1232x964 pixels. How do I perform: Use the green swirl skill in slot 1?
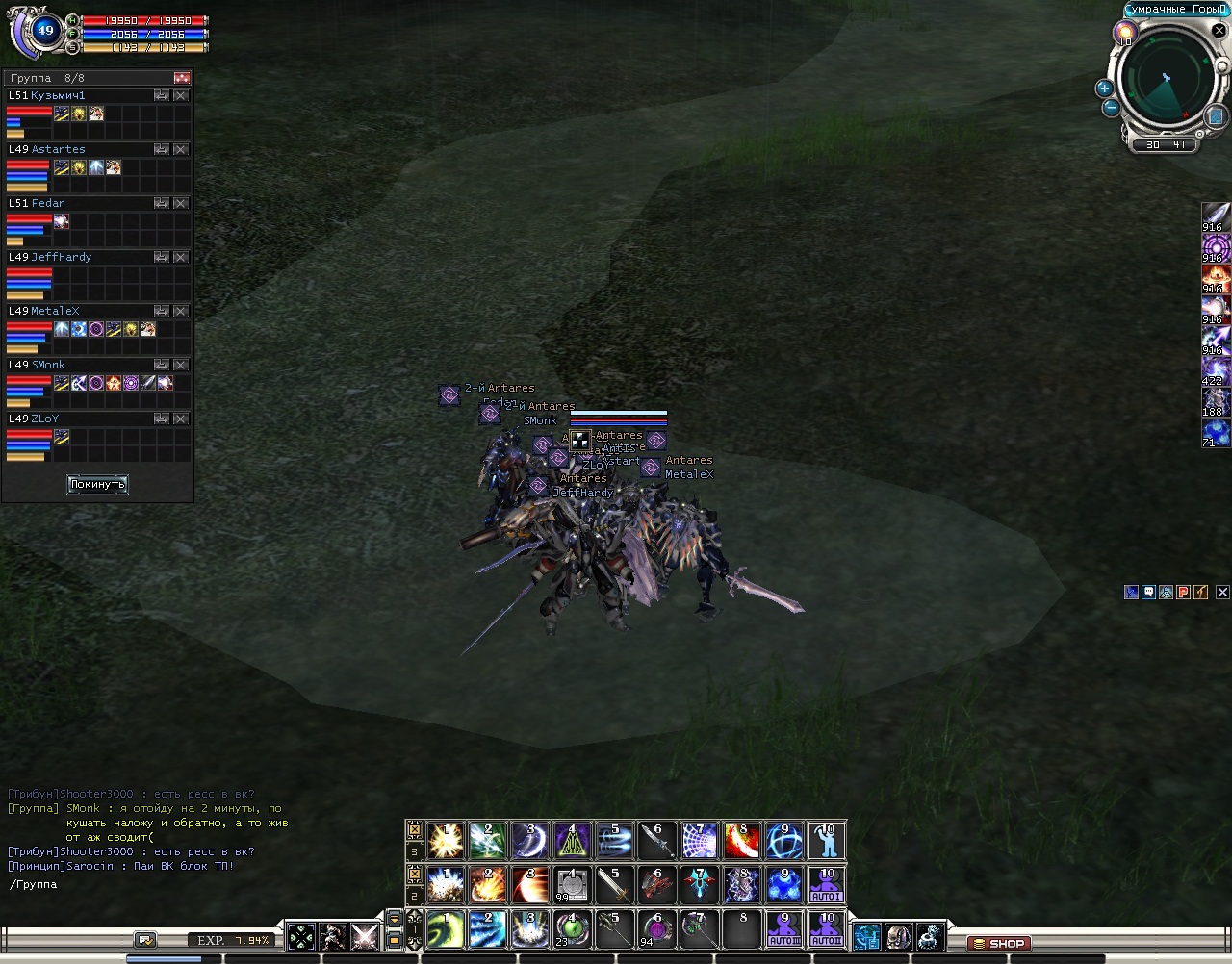445,929
